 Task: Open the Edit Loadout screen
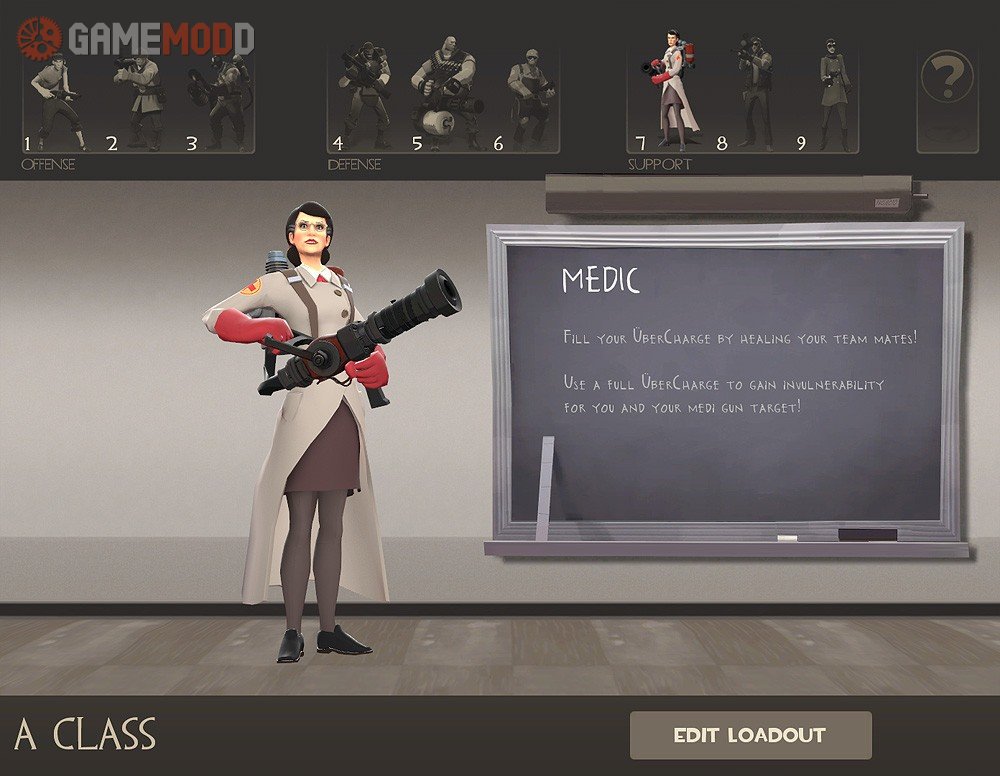(750, 735)
